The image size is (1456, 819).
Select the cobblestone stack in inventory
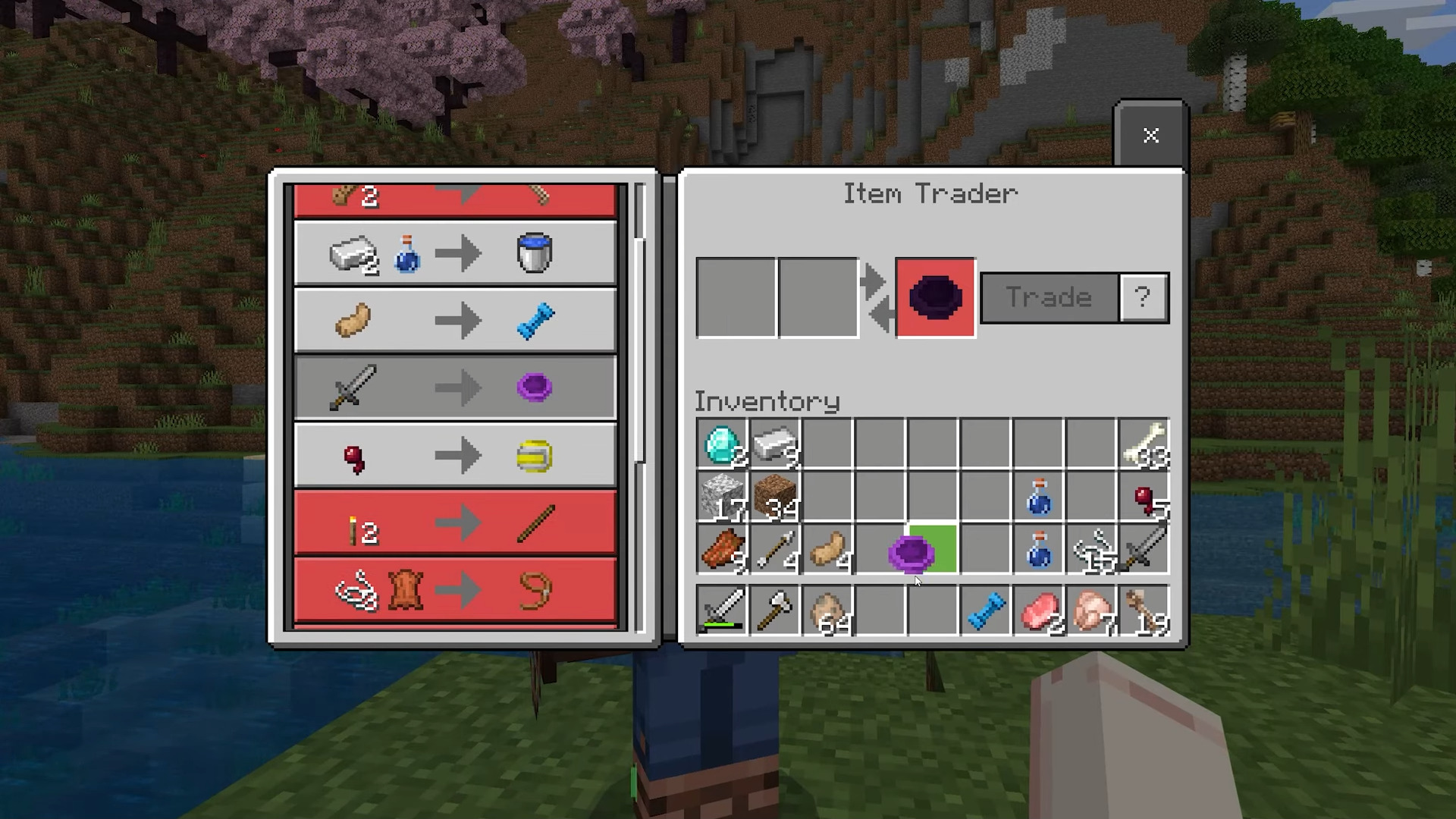(722, 497)
